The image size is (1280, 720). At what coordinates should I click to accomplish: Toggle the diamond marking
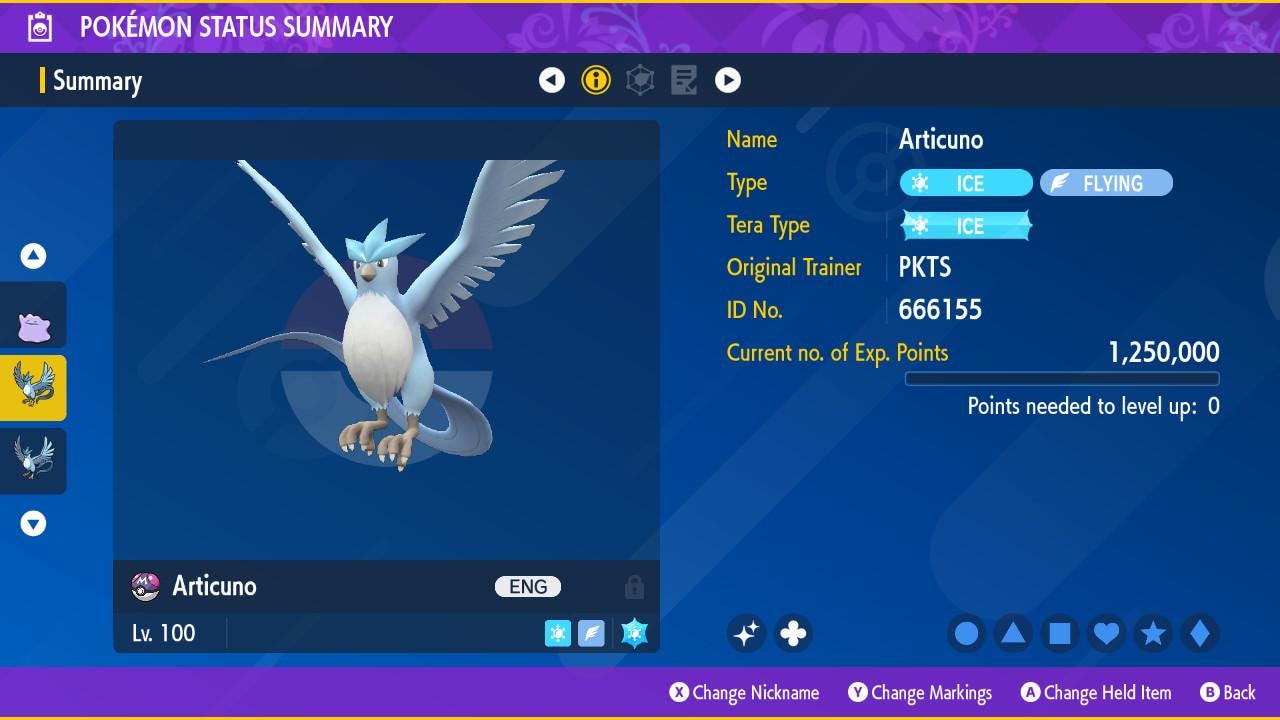[1200, 633]
